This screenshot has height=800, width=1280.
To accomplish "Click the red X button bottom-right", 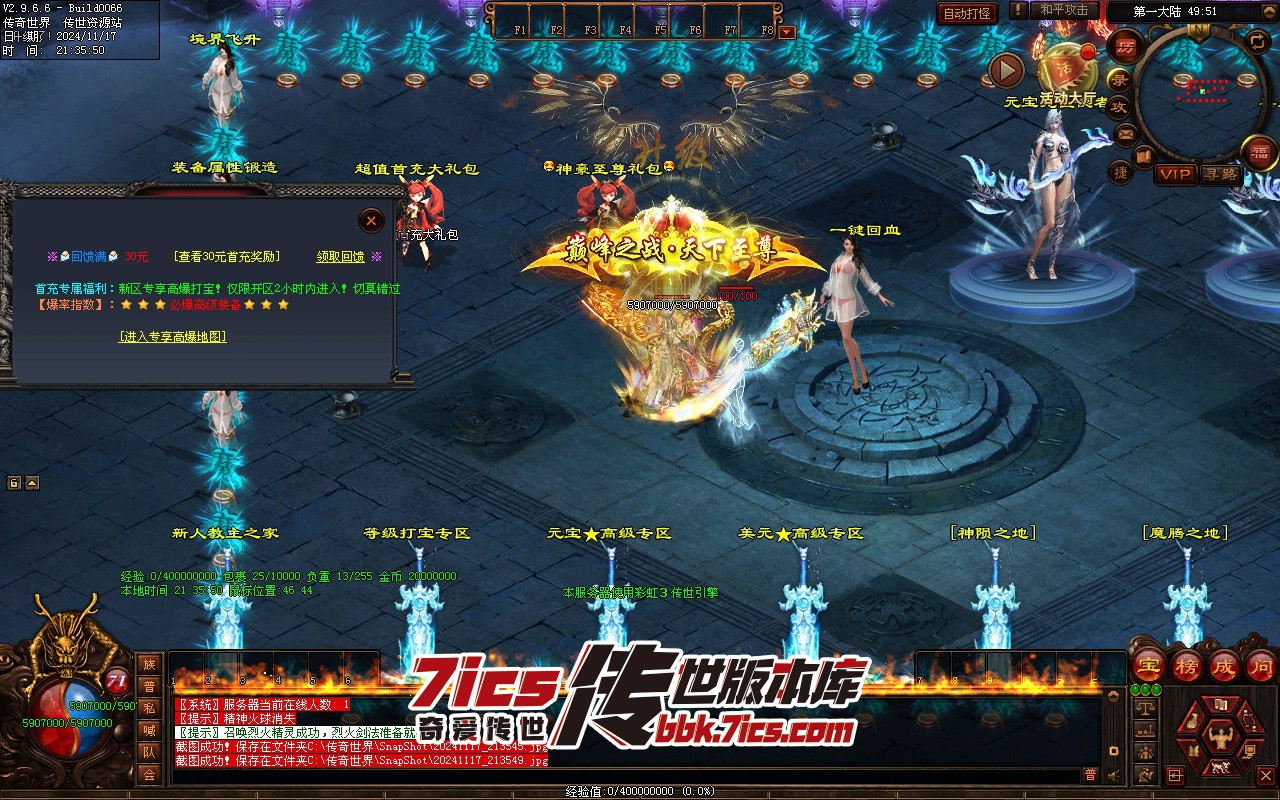I will click(1265, 775).
